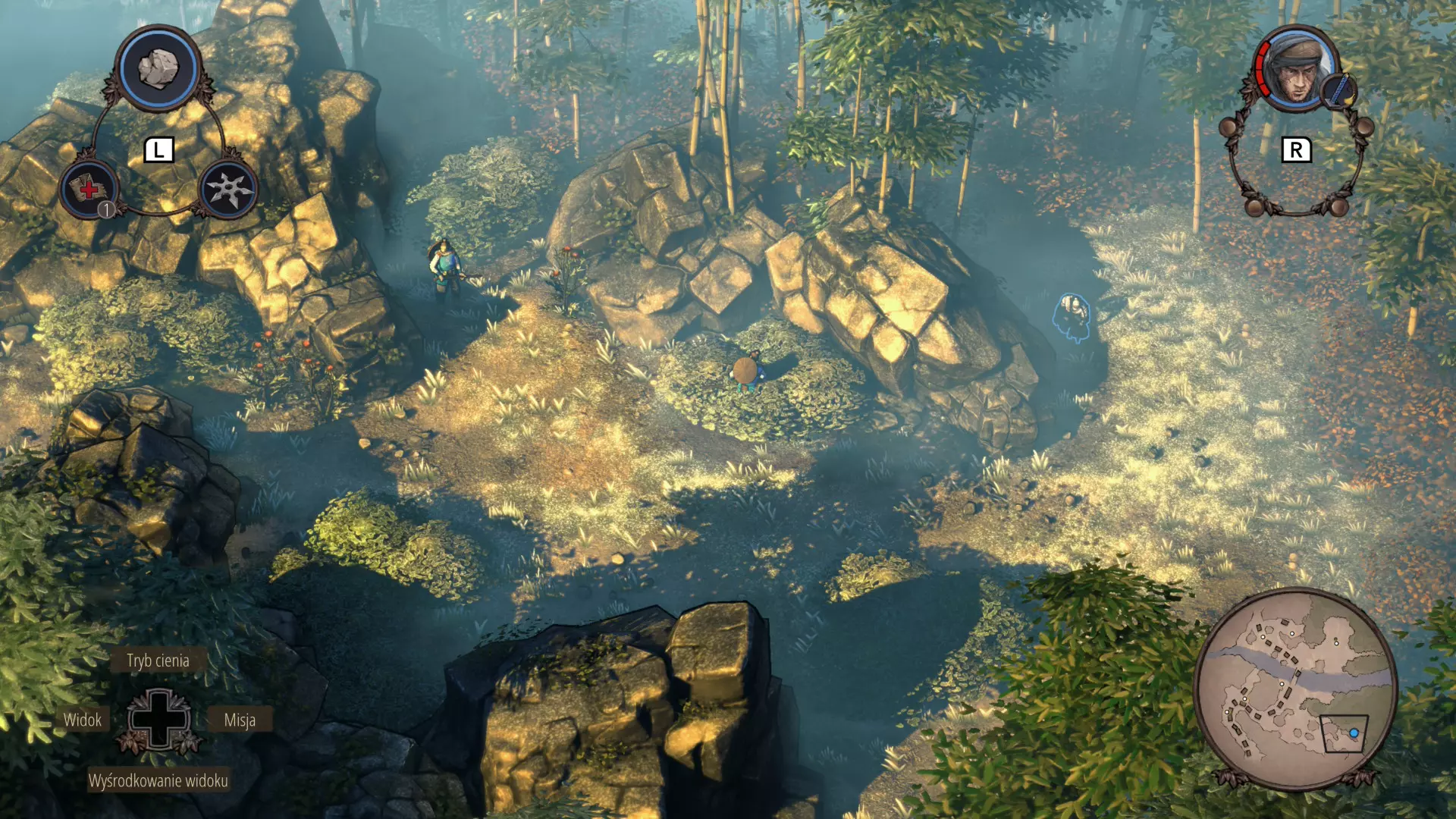The height and width of the screenshot is (819, 1456).
Task: Use the medkit healing item
Action: coord(89,189)
